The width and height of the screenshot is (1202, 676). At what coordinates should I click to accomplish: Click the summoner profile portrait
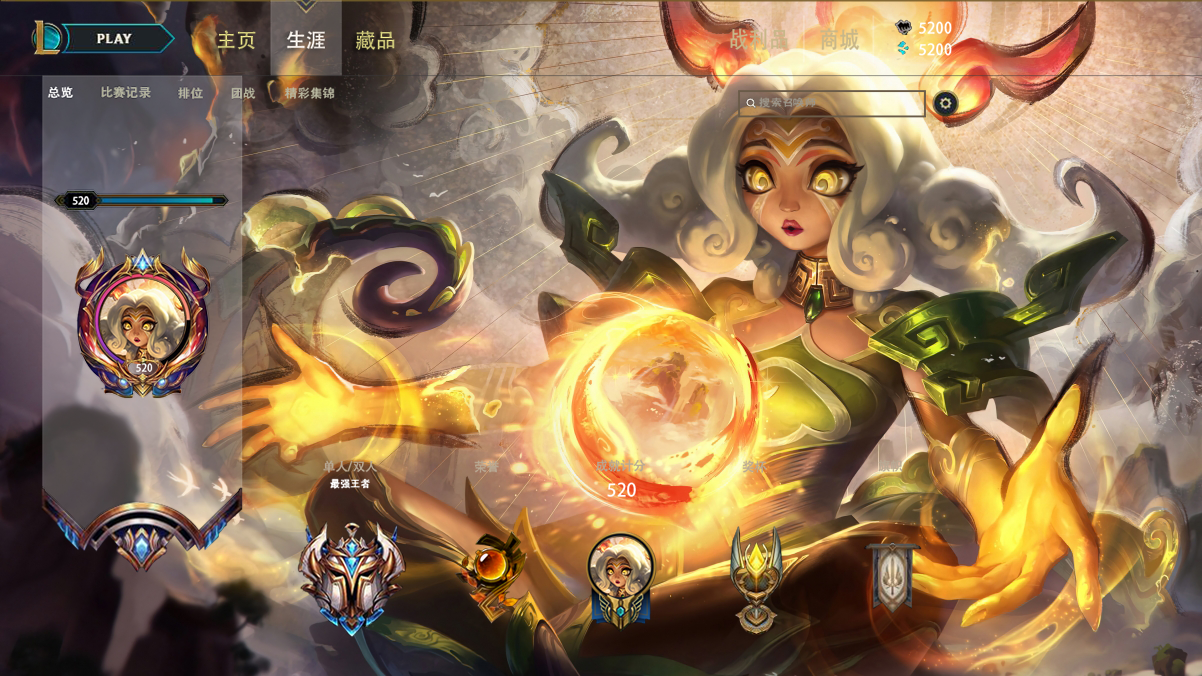143,322
